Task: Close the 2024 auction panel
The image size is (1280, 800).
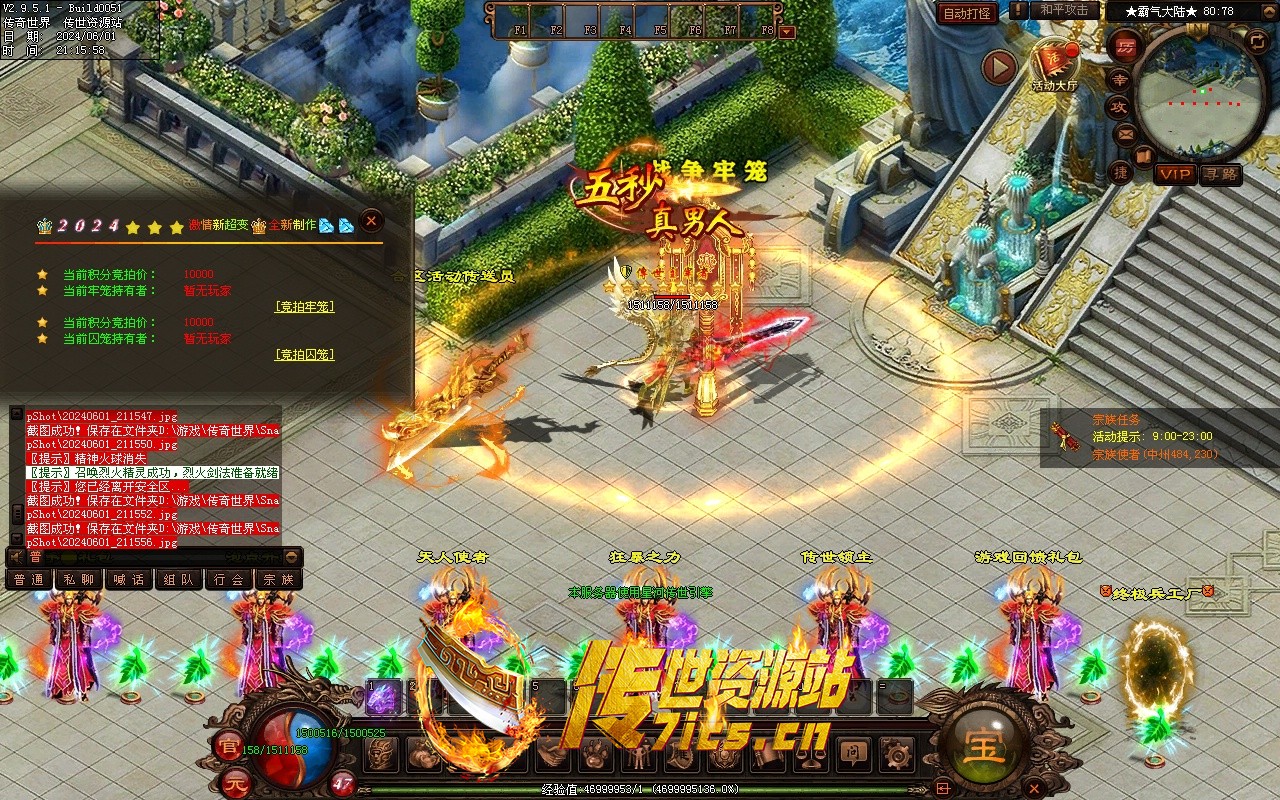Action: point(371,220)
